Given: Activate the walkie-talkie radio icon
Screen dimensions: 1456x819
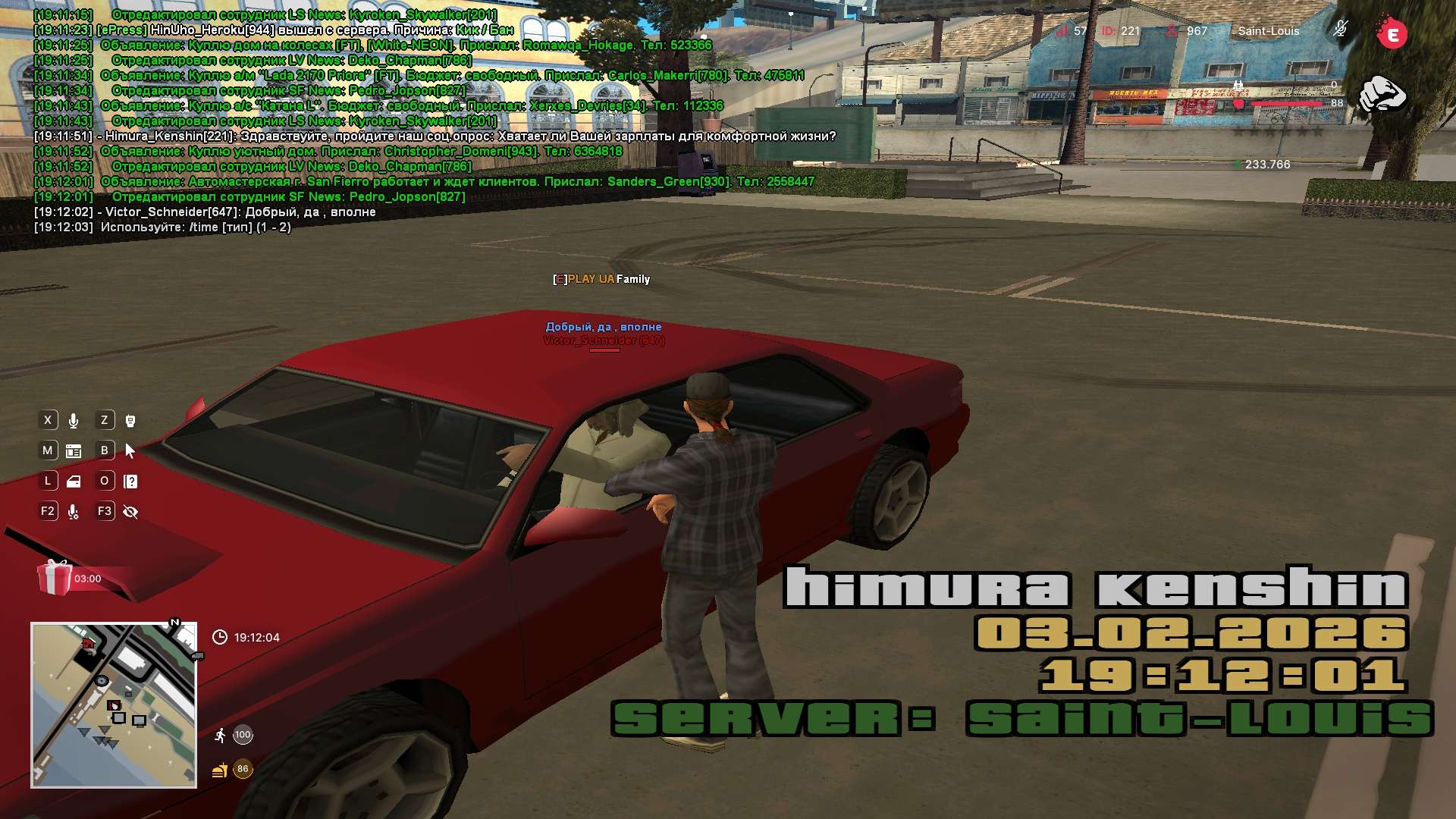Looking at the screenshot, I should click(x=130, y=421).
